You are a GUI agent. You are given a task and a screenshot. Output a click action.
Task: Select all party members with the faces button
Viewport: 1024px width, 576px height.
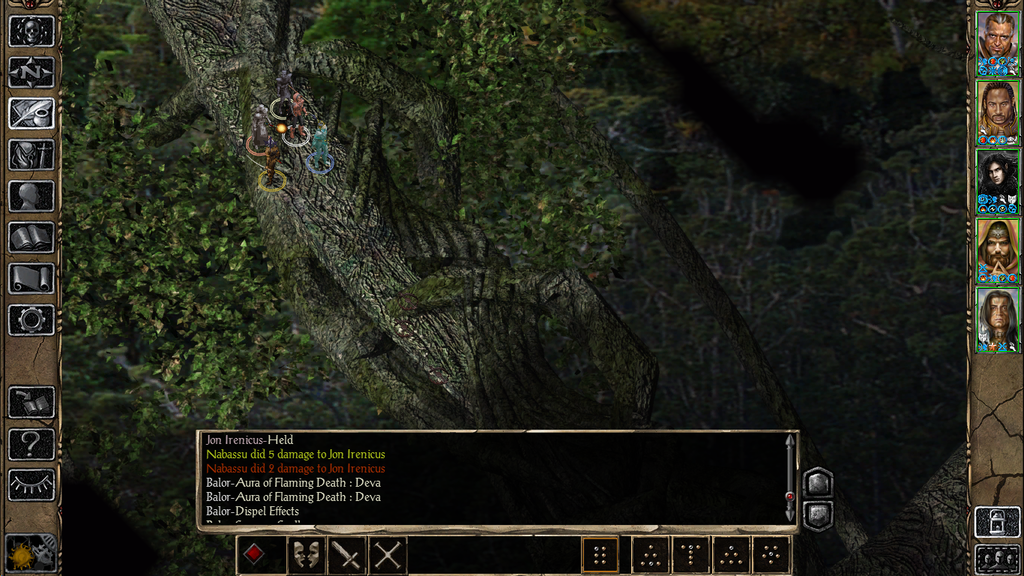coord(997,558)
